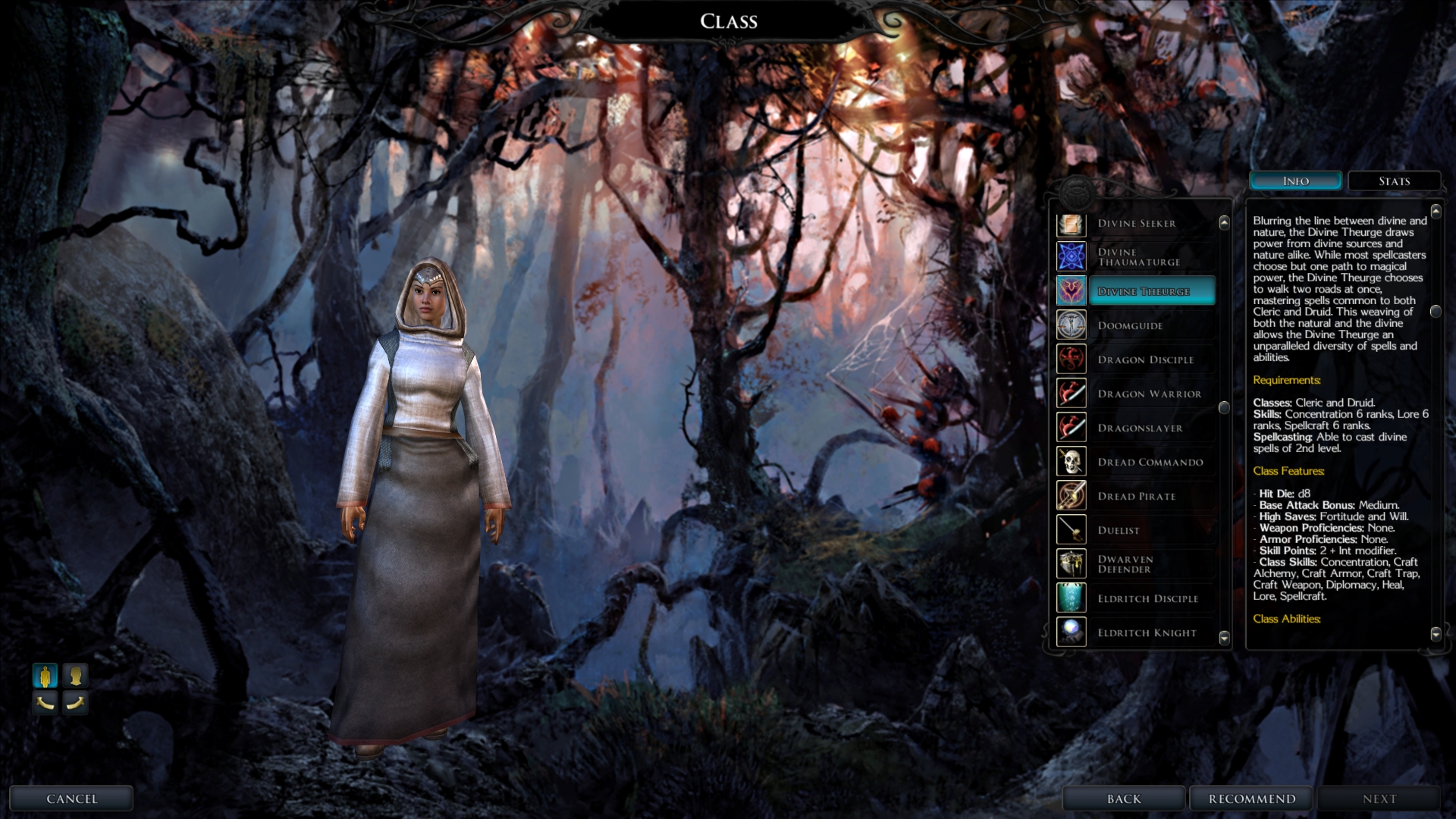Choose Divine Thaumaturge from the class list
This screenshot has height=819, width=1456.
click(x=1138, y=257)
